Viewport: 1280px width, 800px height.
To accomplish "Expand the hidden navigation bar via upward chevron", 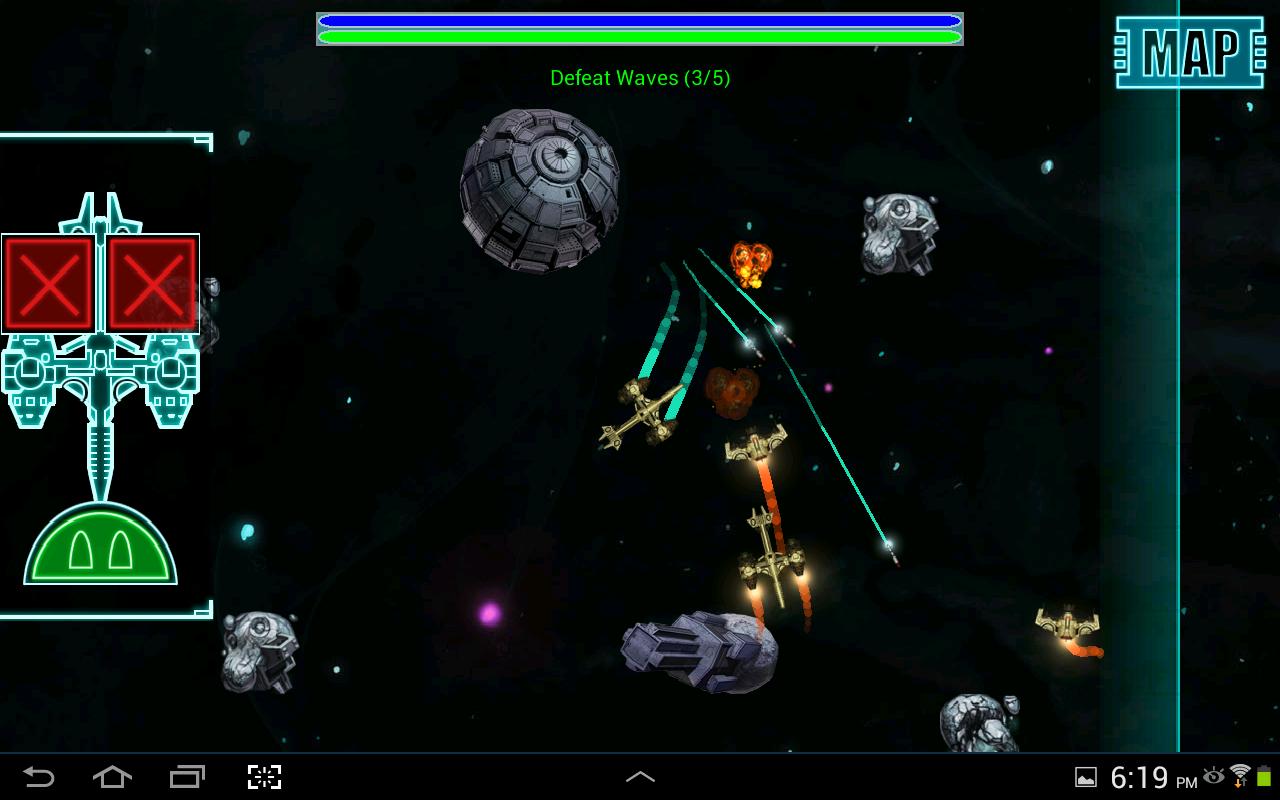I will (640, 775).
